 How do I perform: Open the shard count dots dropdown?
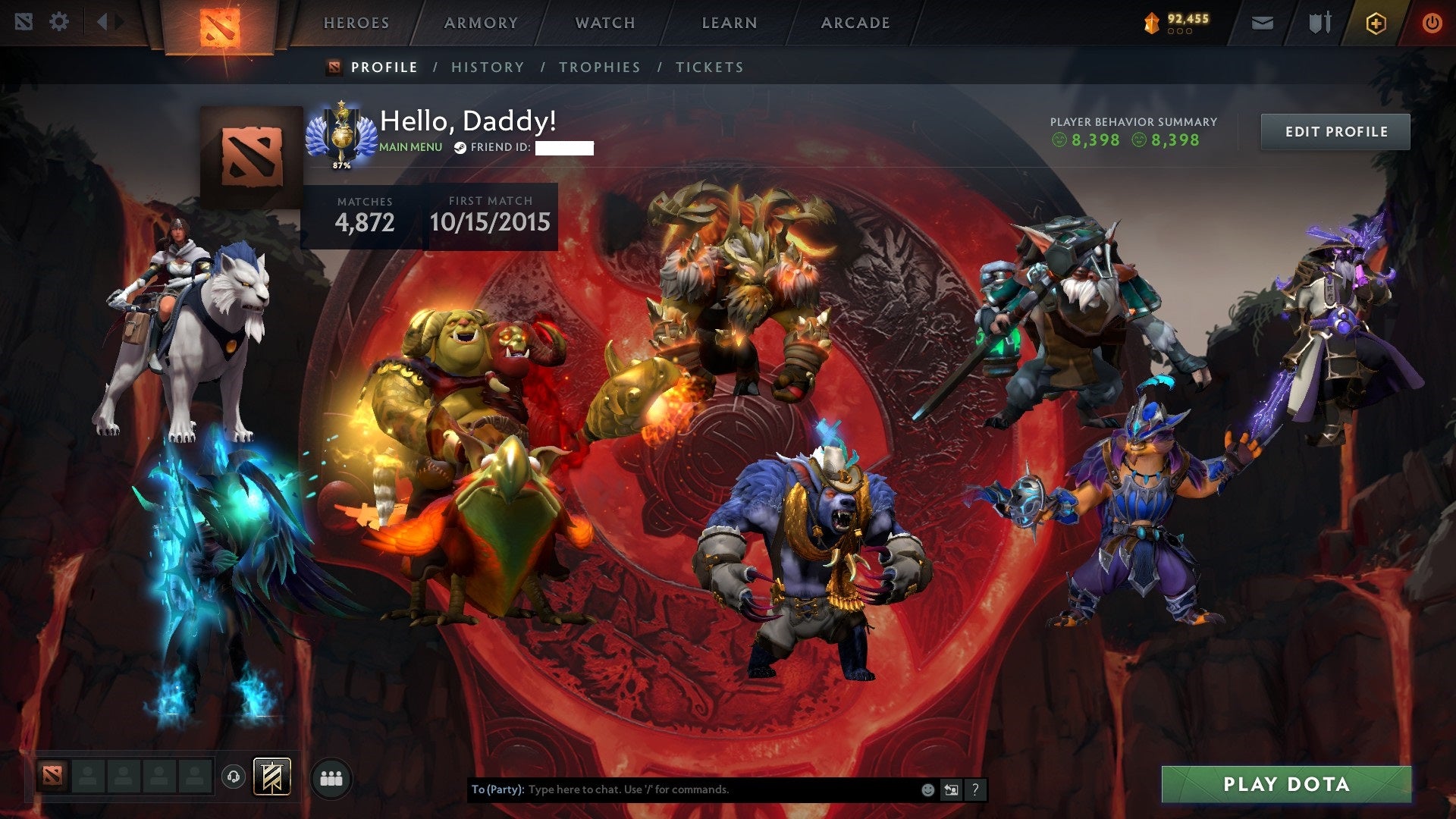pyautogui.click(x=1180, y=31)
